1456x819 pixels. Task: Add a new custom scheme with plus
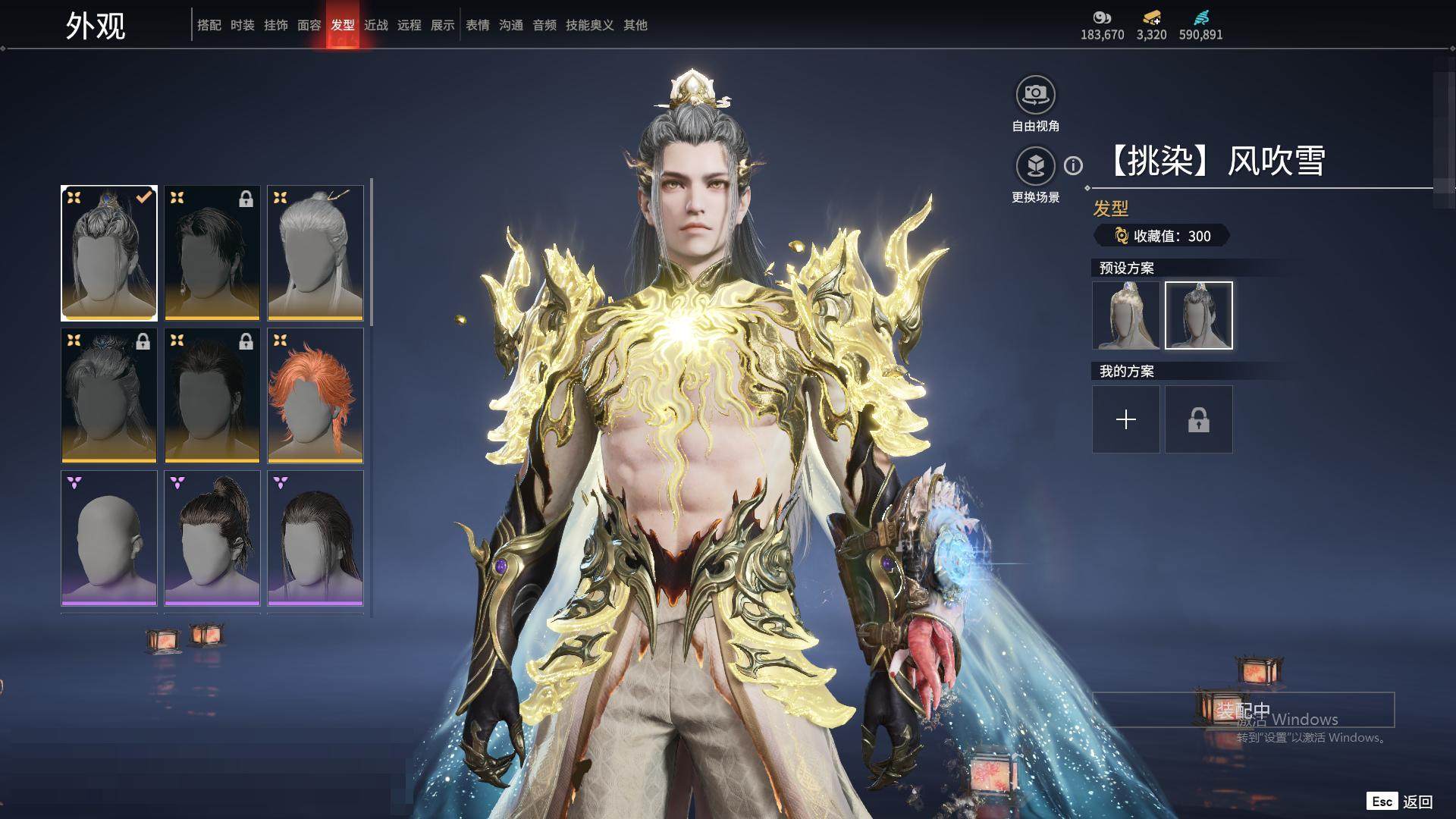pyautogui.click(x=1126, y=419)
